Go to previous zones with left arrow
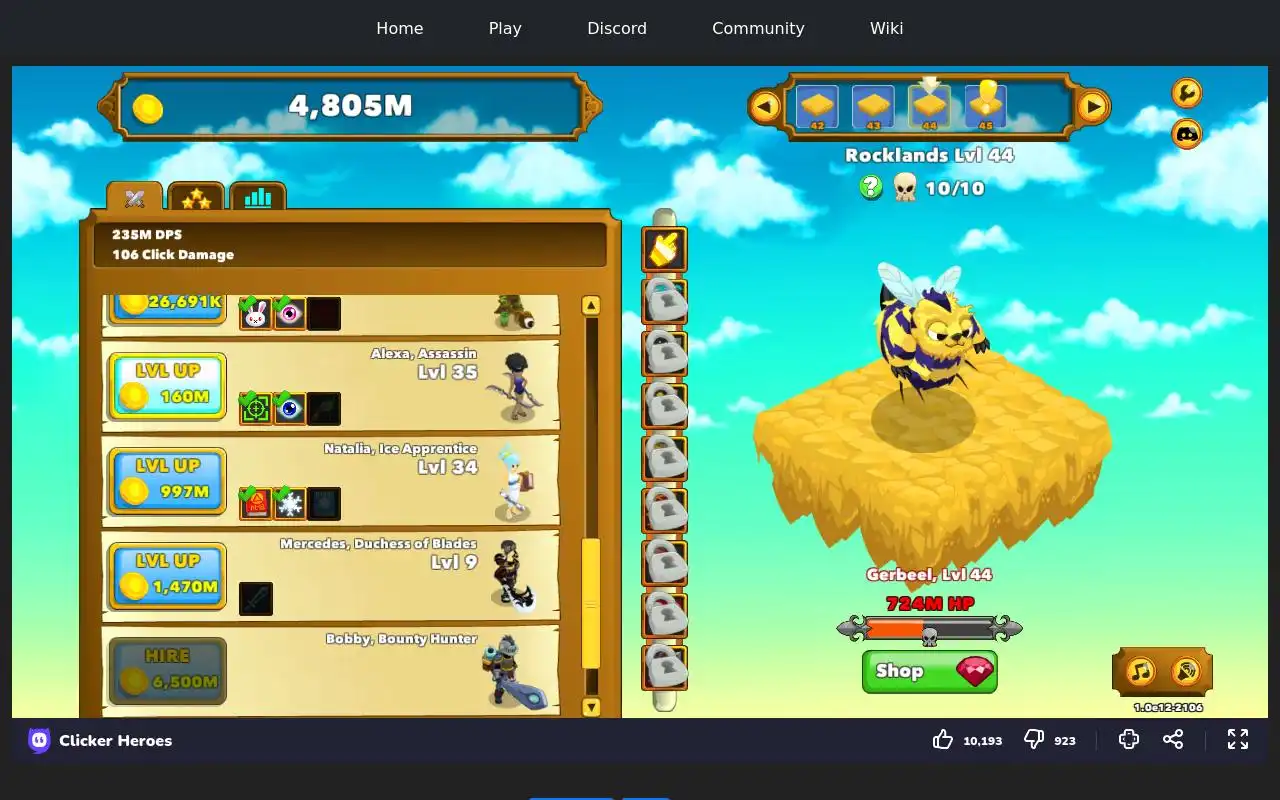Image resolution: width=1280 pixels, height=800 pixels. (765, 106)
